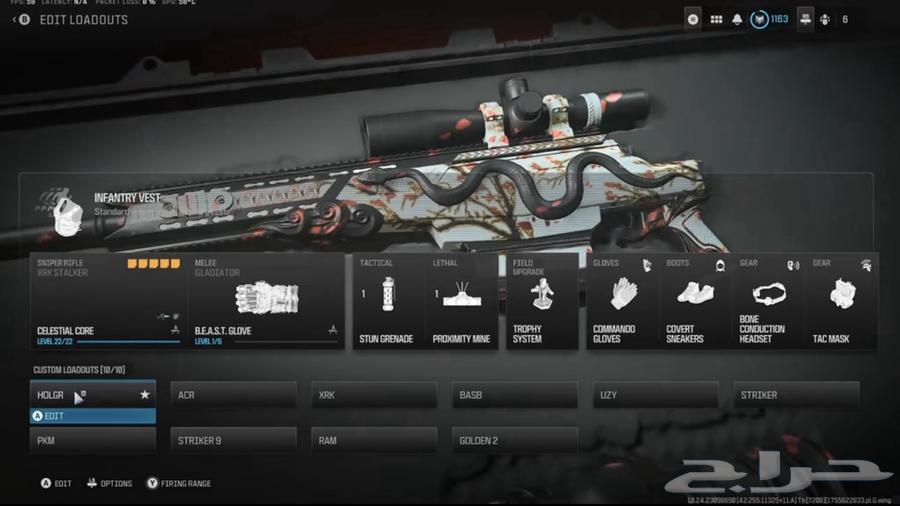Screen dimensions: 900x506
Task: Open the XRK Stalker sniper rifle slot
Action: pyautogui.click(x=108, y=301)
